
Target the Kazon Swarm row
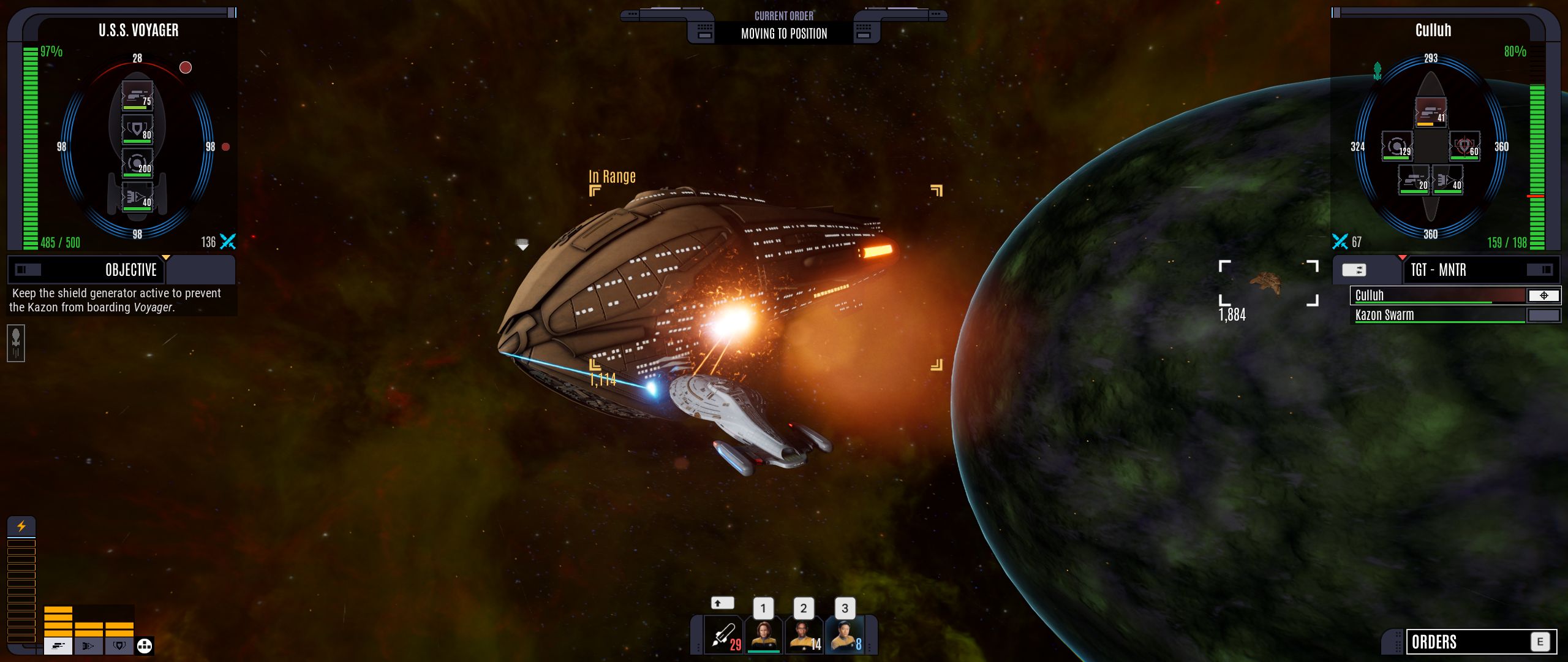(x=1436, y=315)
